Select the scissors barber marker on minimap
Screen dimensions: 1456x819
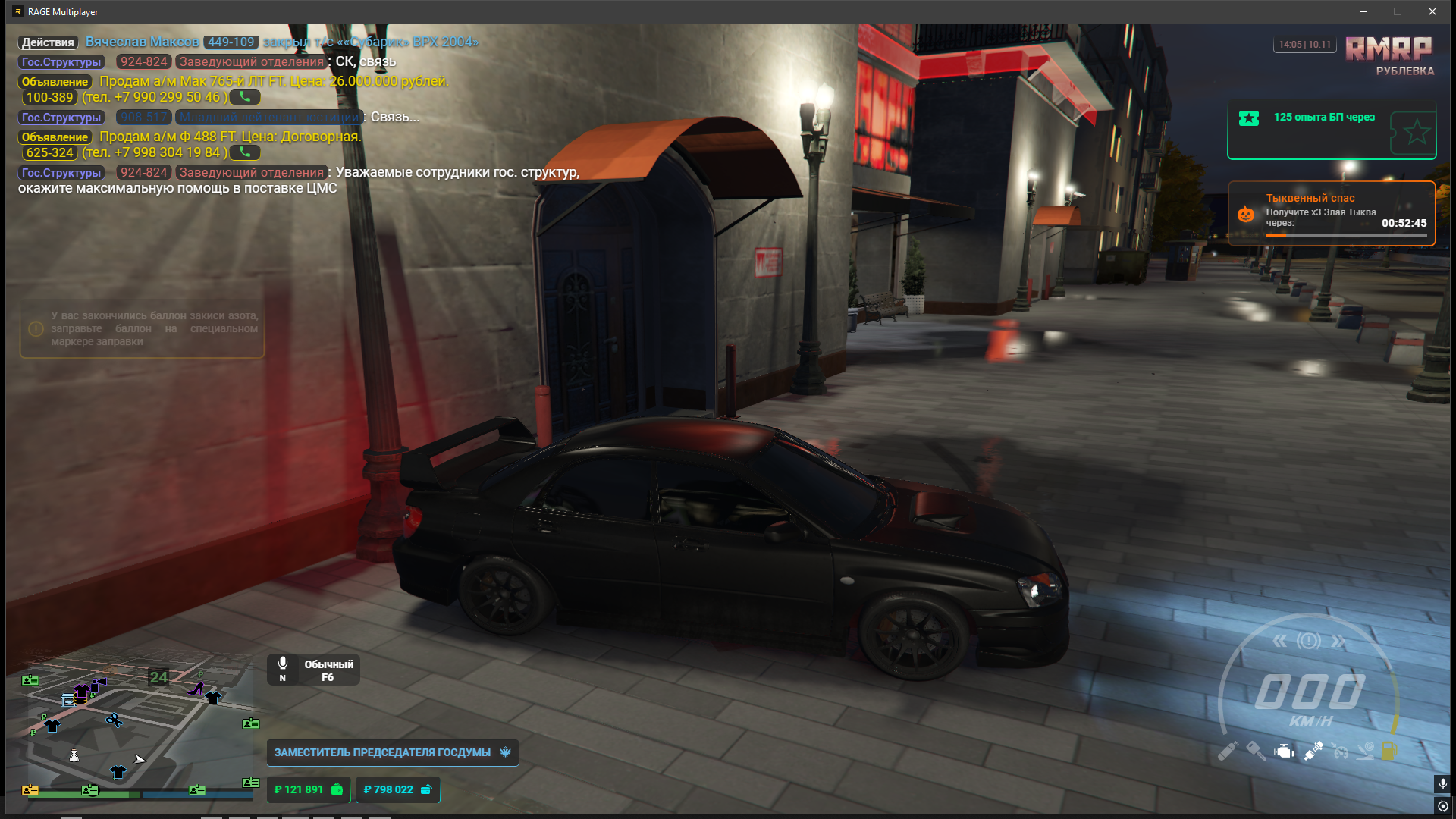(x=114, y=720)
